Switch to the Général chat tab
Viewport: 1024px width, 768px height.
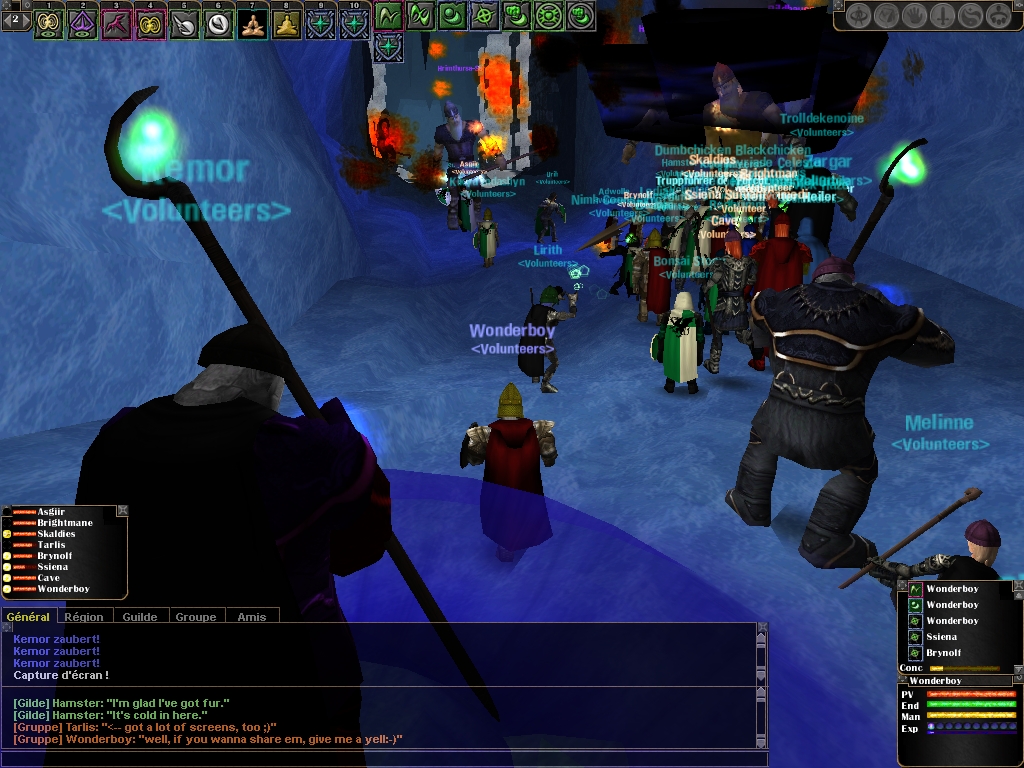coord(28,617)
